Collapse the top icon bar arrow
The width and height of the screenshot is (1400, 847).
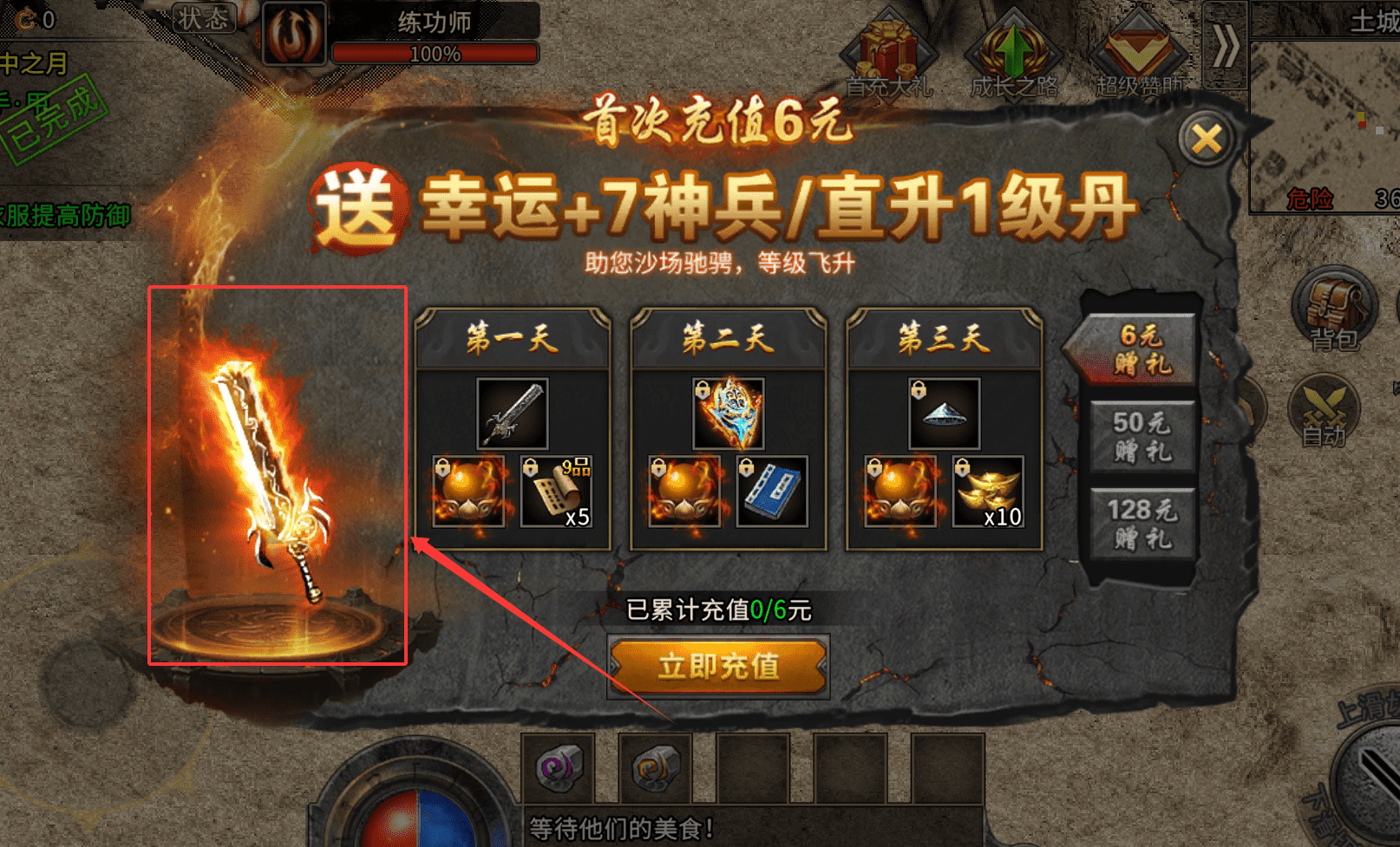click(x=1226, y=45)
